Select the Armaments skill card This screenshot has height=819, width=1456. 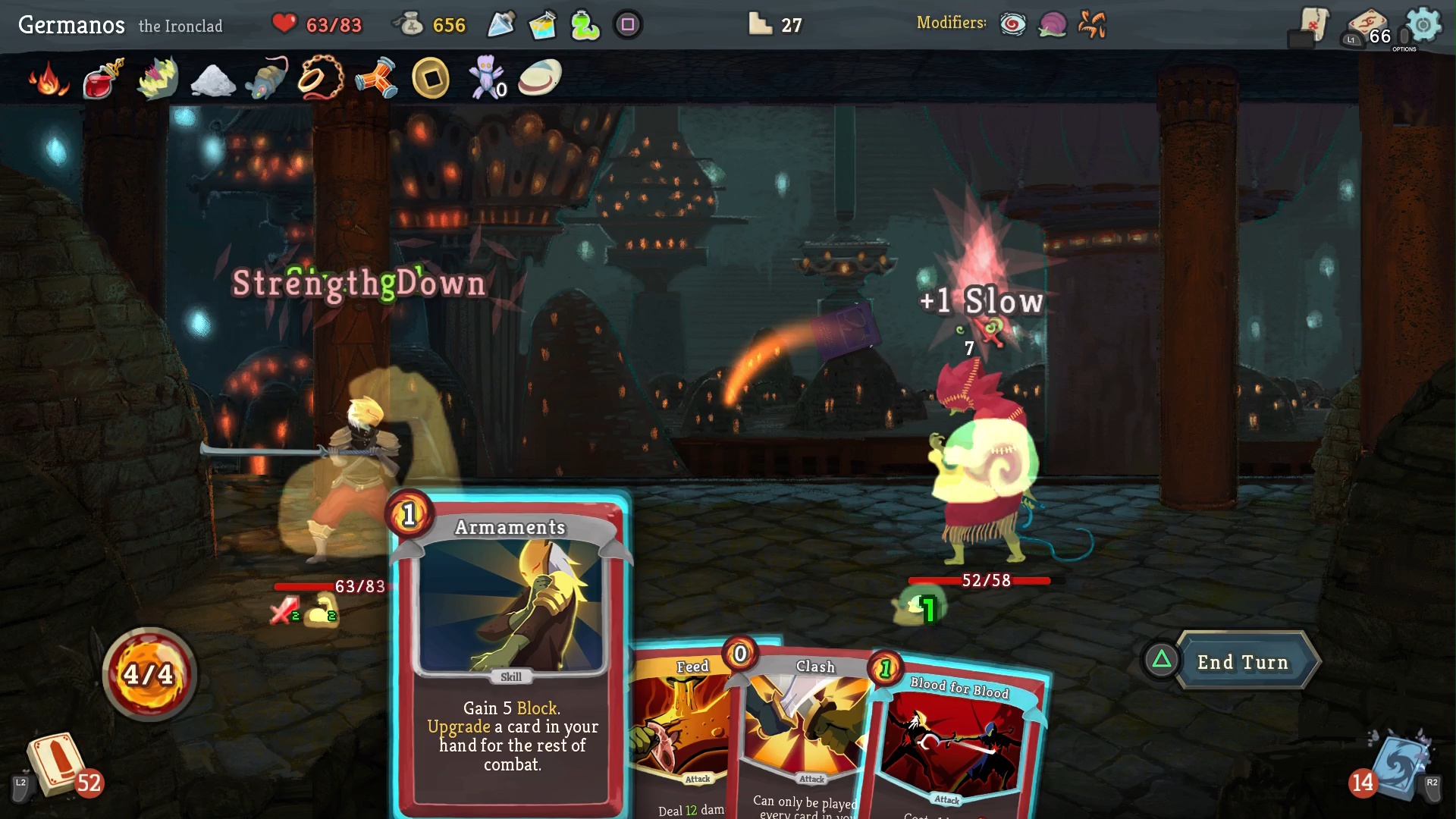pyautogui.click(x=510, y=652)
